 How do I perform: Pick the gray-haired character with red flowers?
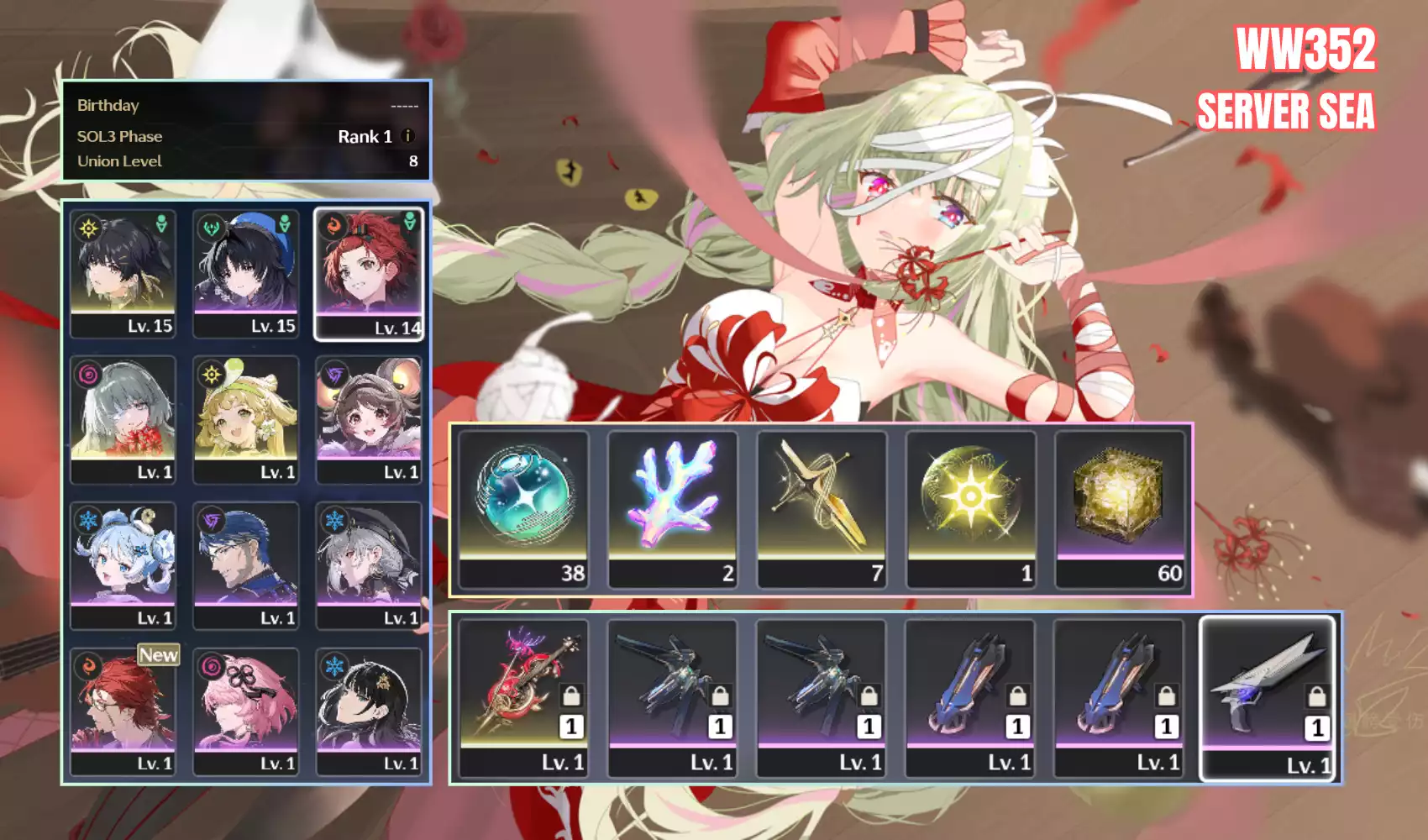123,419
